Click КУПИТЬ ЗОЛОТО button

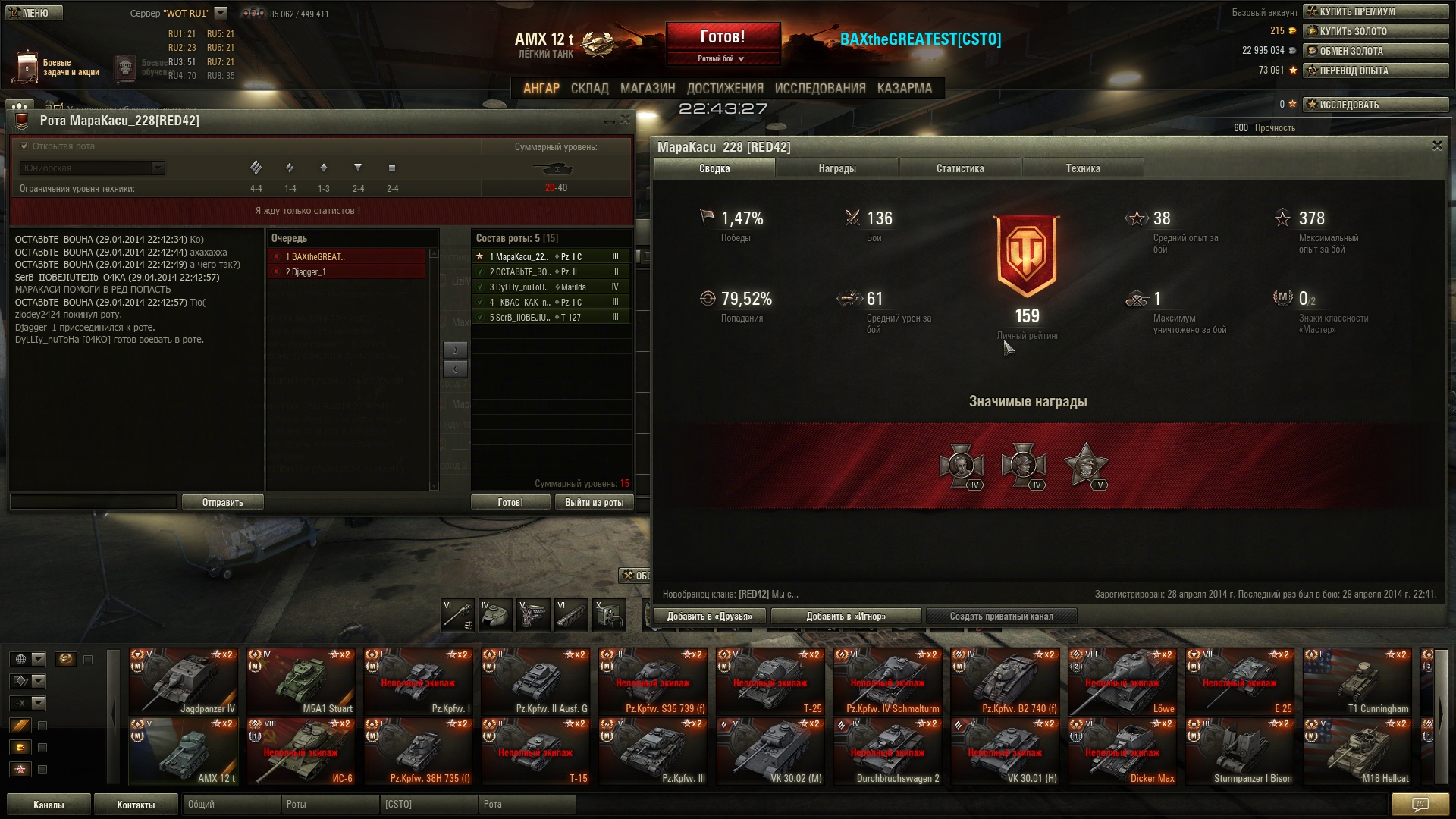pyautogui.click(x=1376, y=31)
